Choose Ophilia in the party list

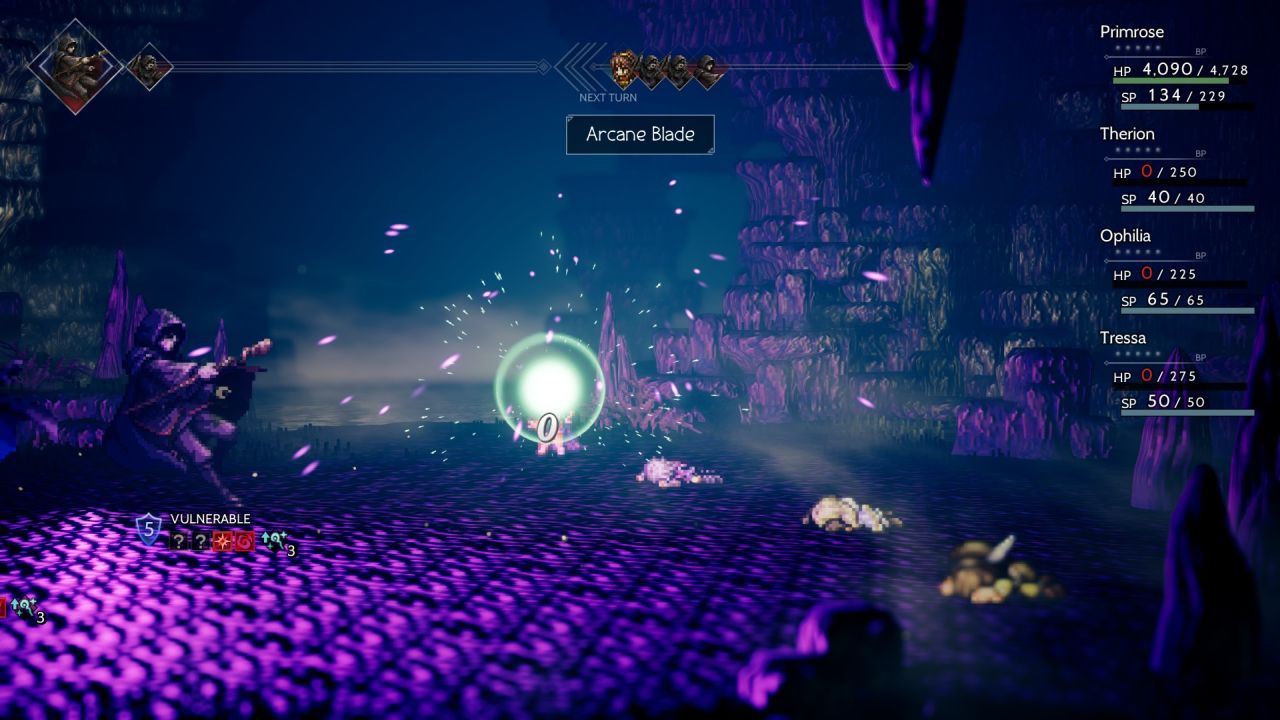pyautogui.click(x=1176, y=274)
